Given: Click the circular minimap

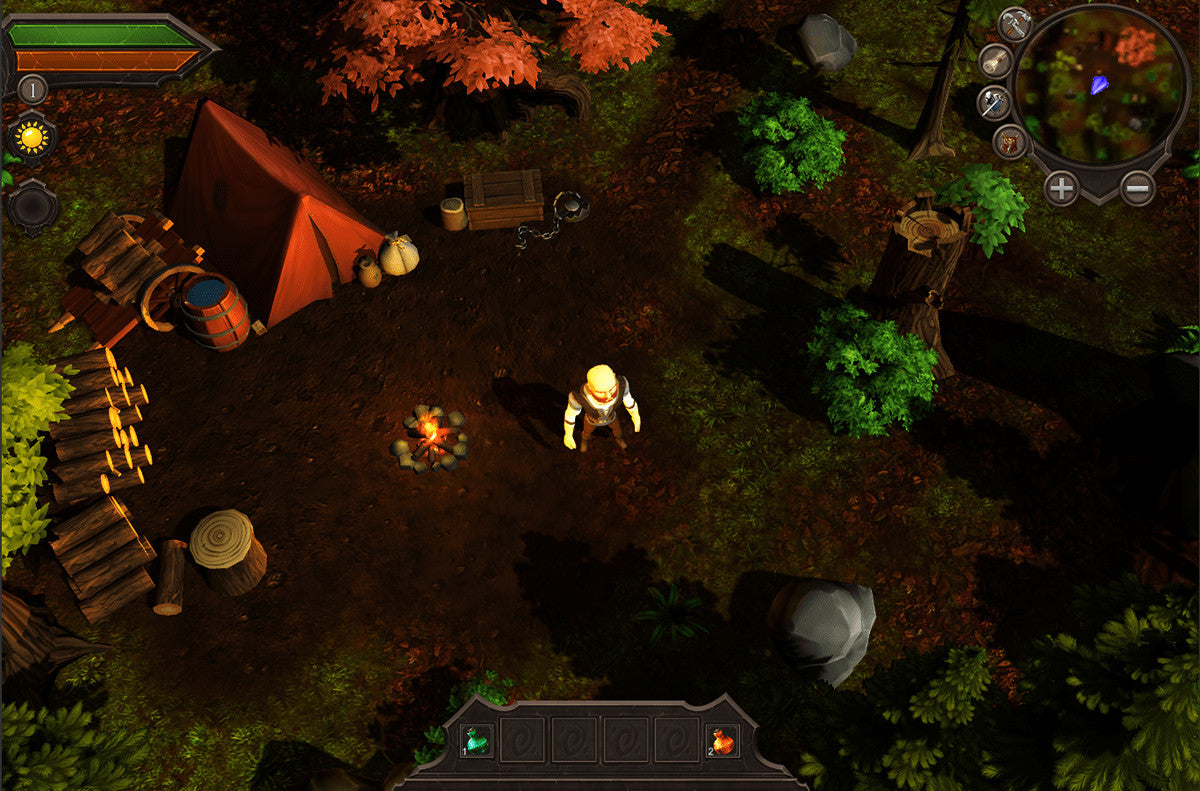Looking at the screenshot, I should pyautogui.click(x=1098, y=88).
